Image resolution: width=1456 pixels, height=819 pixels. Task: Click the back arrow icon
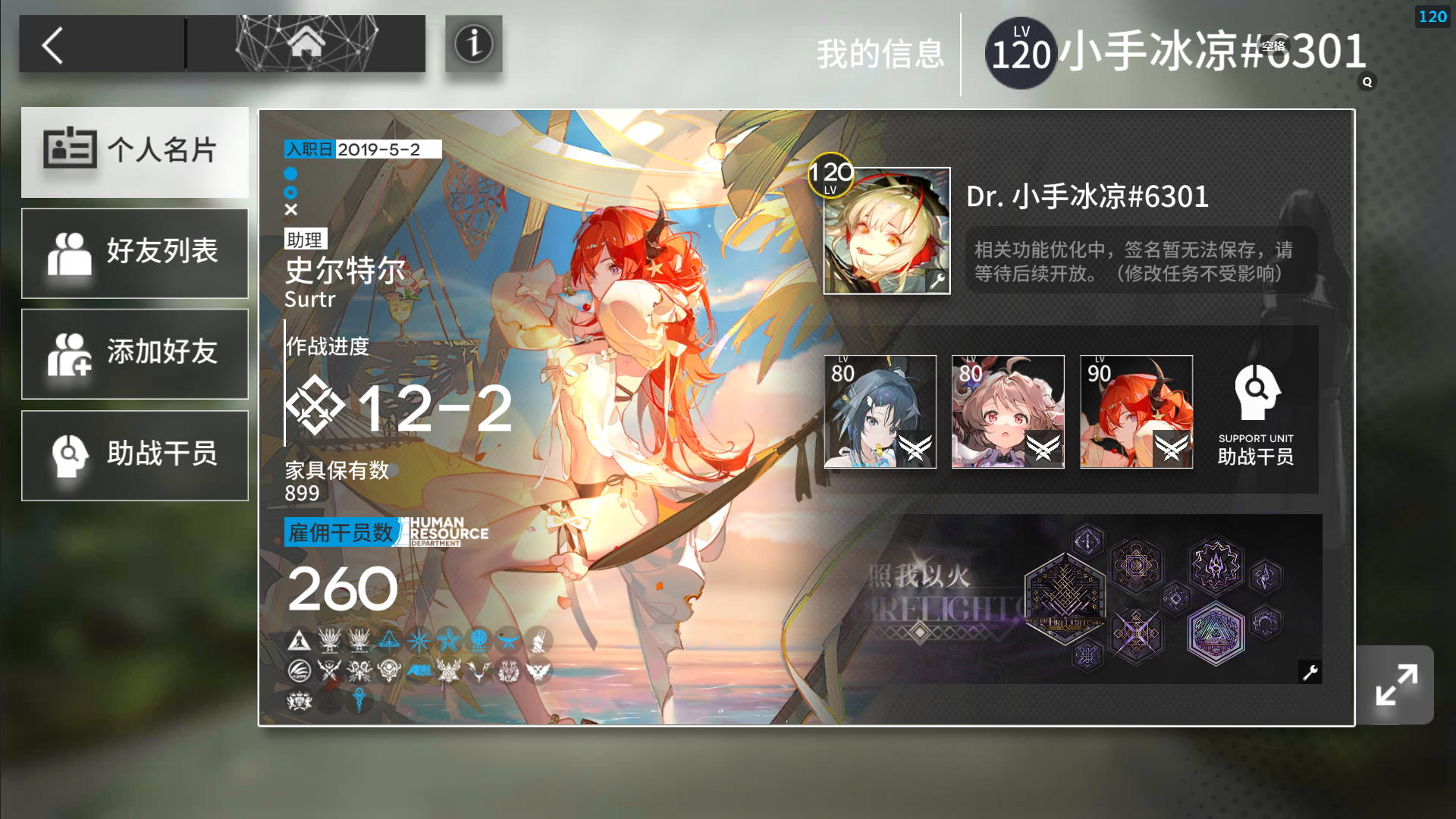tap(53, 45)
